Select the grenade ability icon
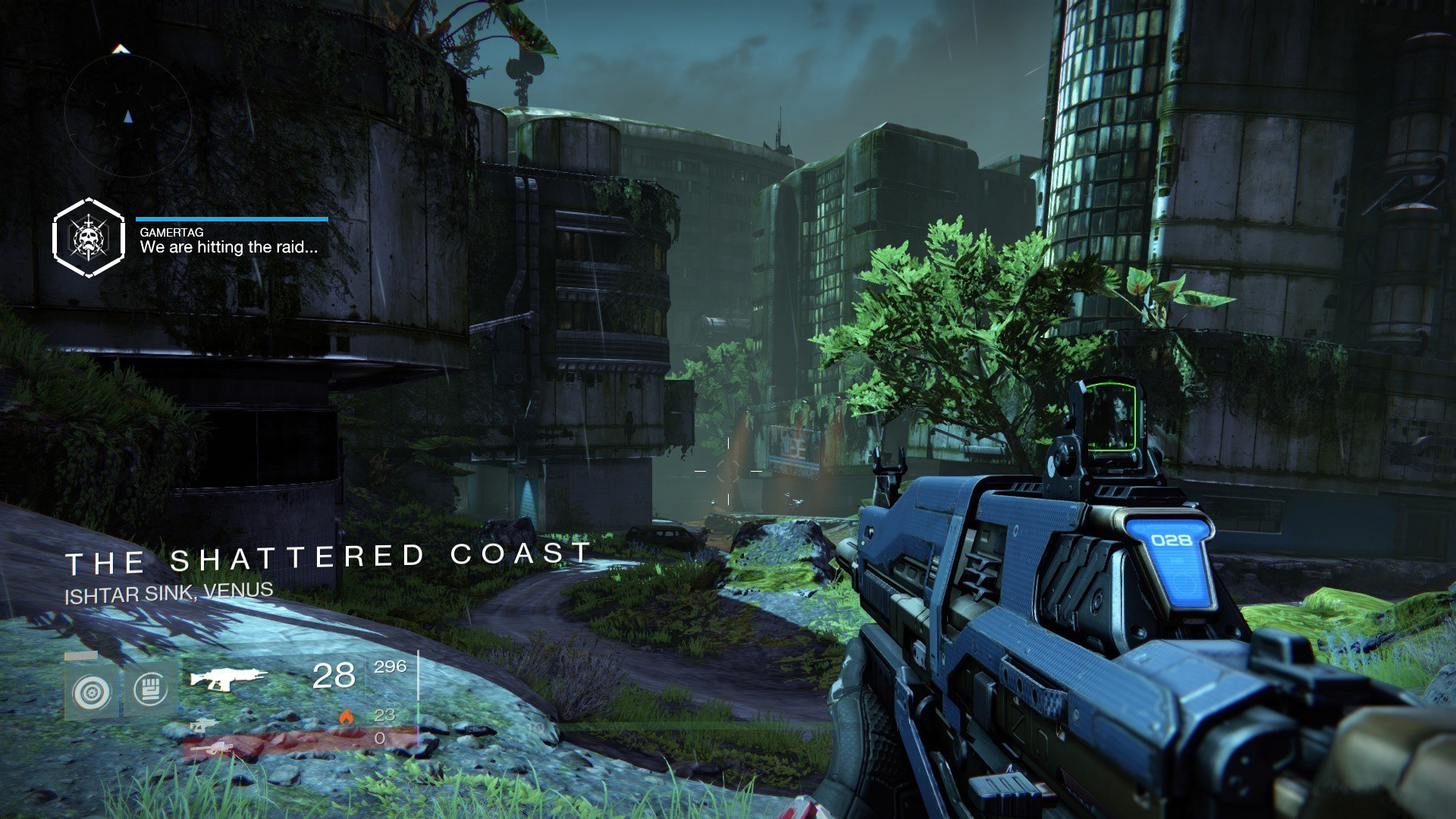 point(92,692)
